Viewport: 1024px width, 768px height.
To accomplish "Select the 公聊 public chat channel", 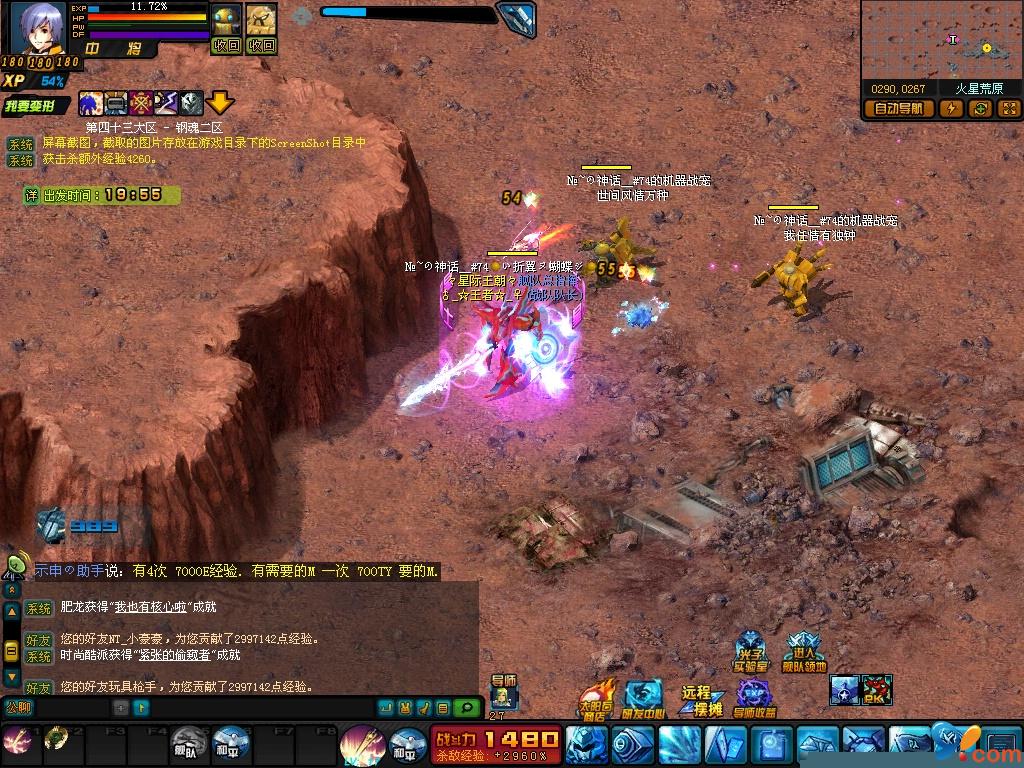I will [x=18, y=708].
